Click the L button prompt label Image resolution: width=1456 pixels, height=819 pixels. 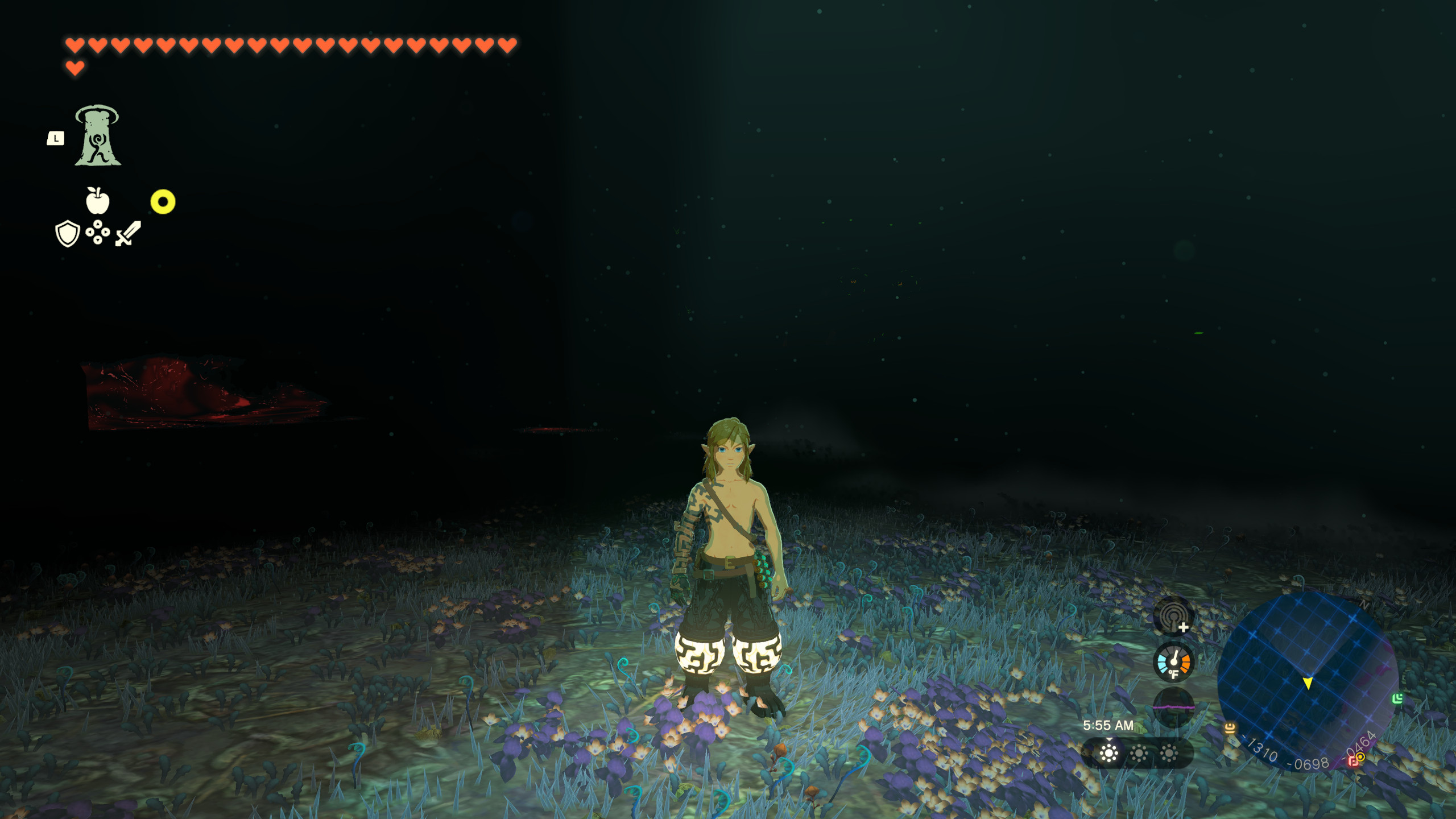[55, 137]
